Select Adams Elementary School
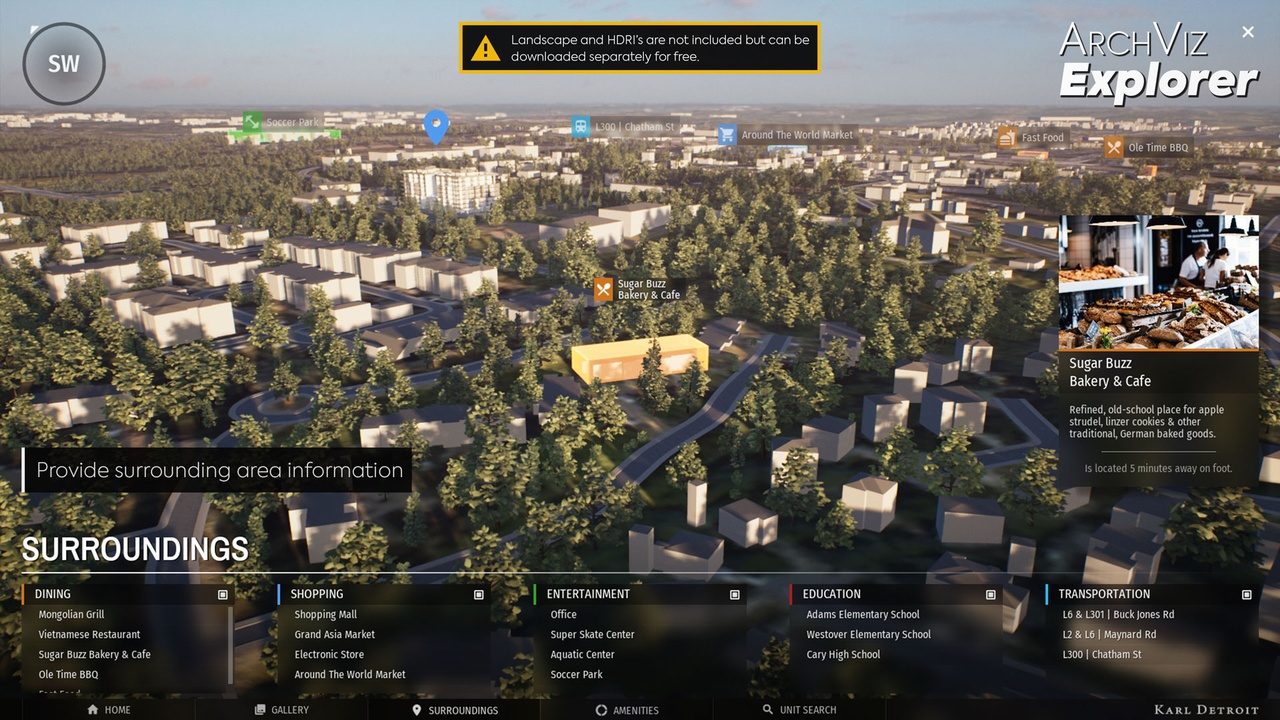 (x=862, y=615)
